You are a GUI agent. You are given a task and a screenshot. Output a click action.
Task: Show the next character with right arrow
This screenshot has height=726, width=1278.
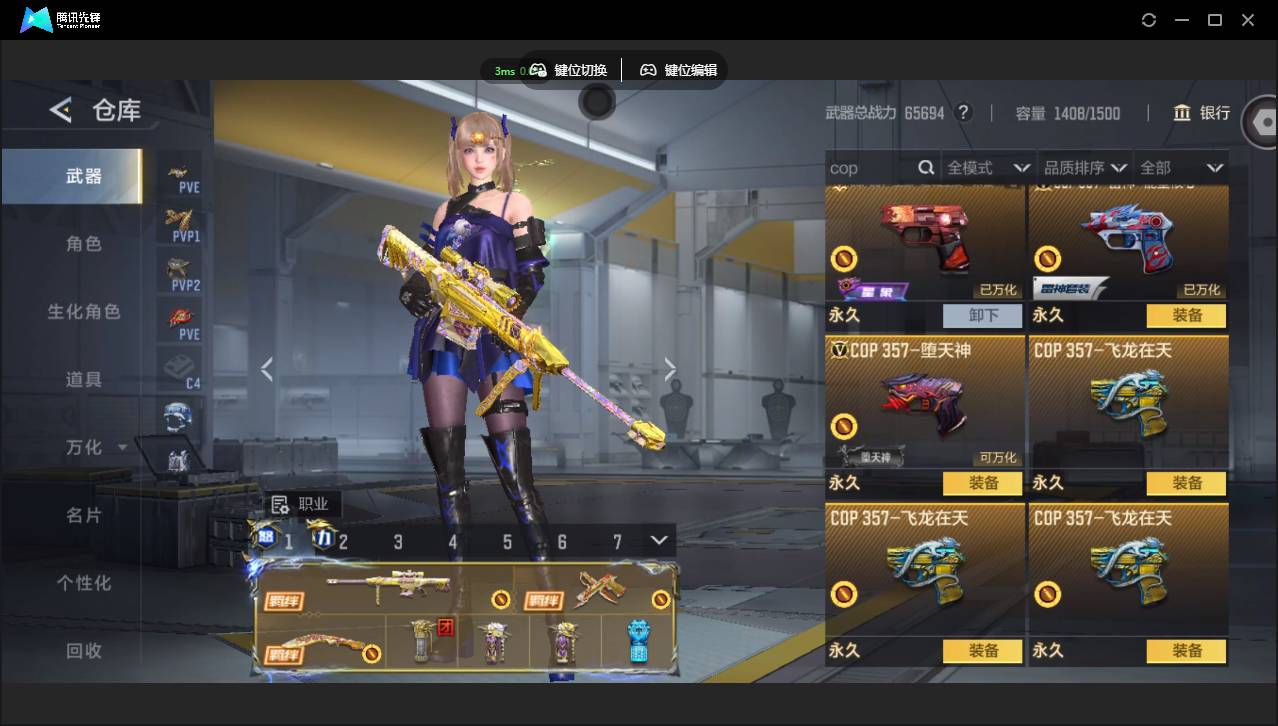(670, 371)
